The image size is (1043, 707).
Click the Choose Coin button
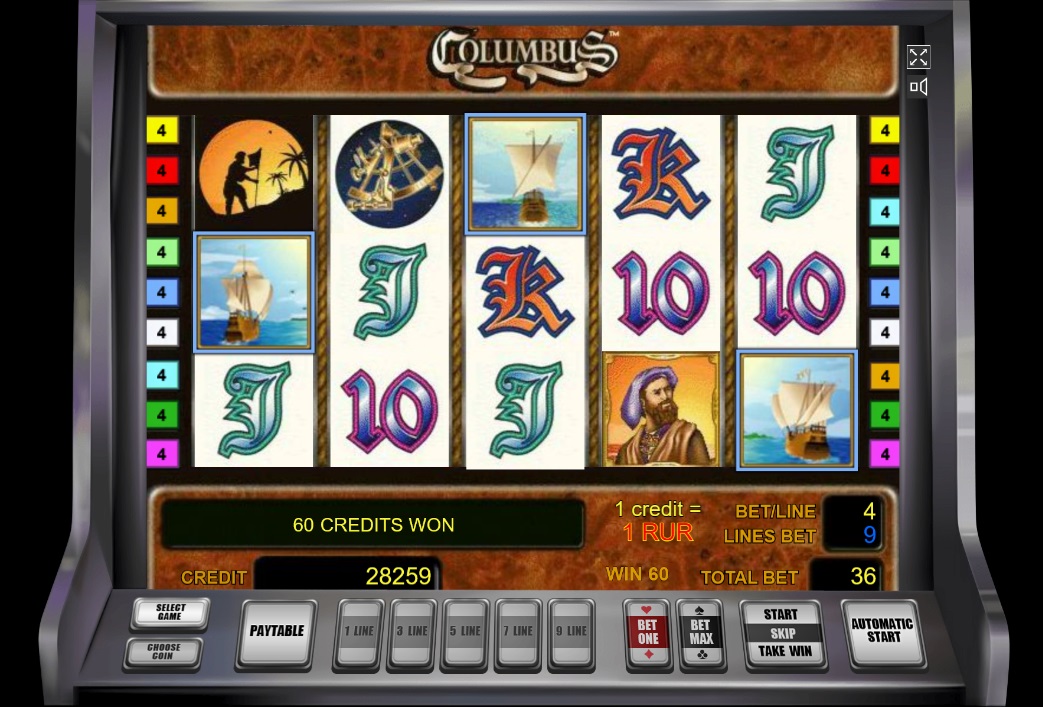[163, 653]
